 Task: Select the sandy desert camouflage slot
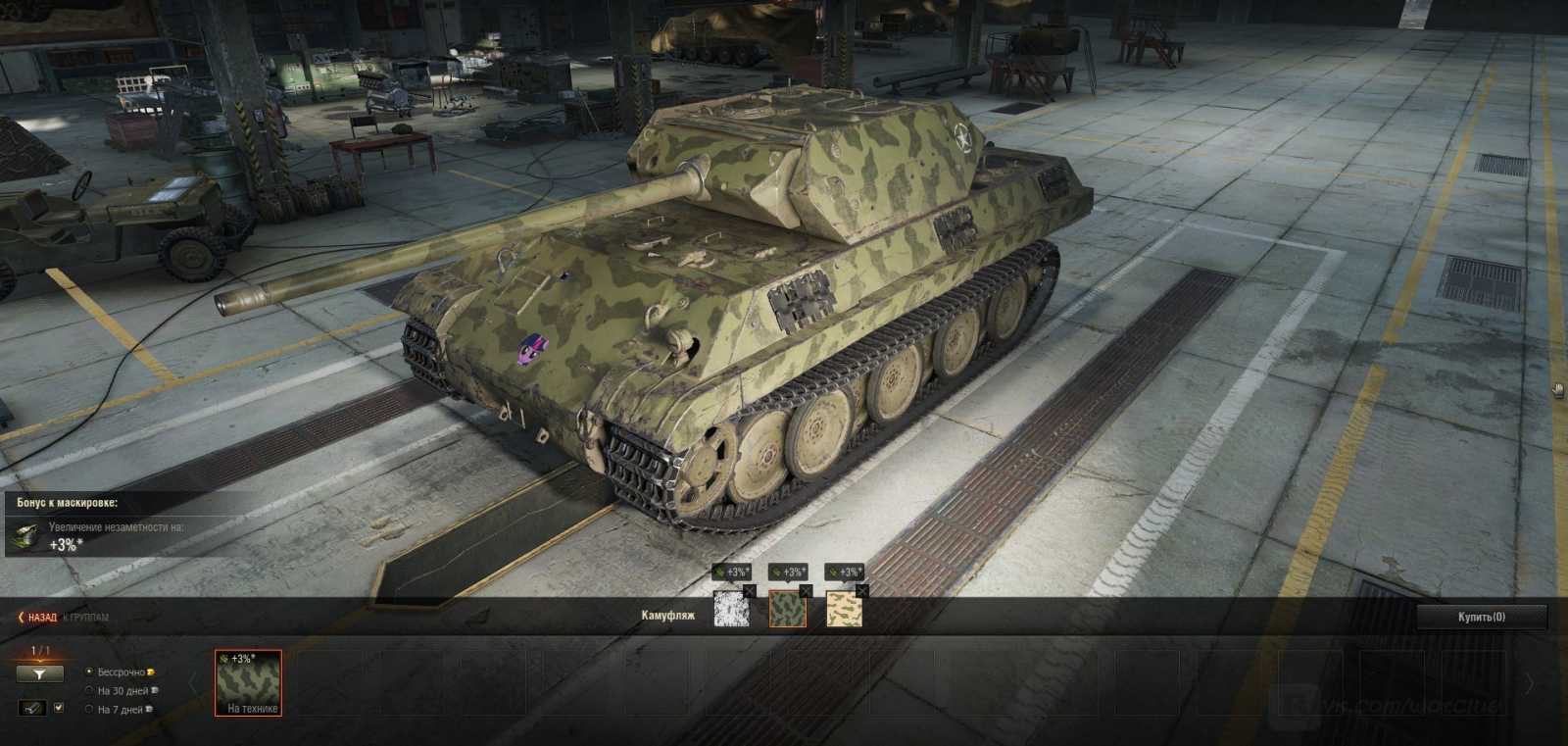844,609
